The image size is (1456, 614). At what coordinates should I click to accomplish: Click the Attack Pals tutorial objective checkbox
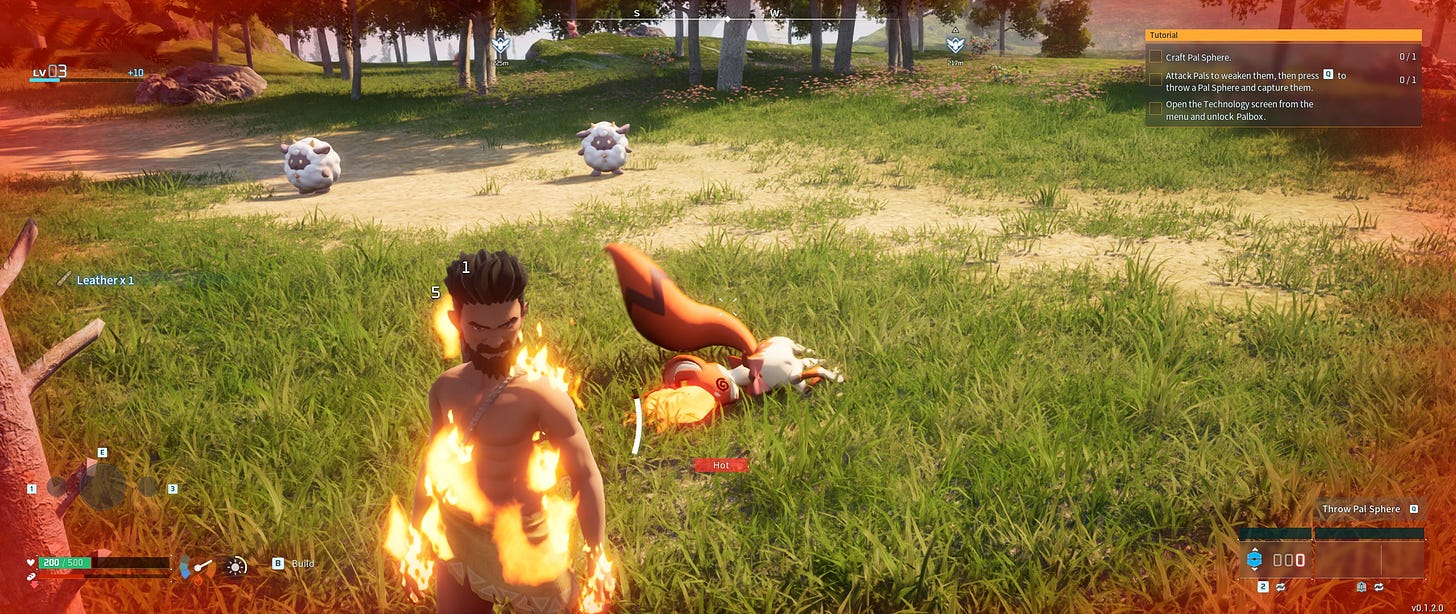point(1155,80)
